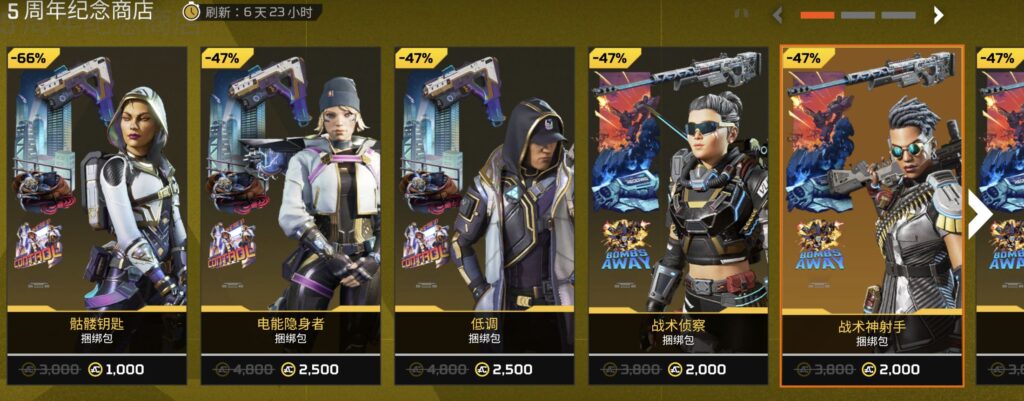This screenshot has height=401, width=1024.
Task: Click the large white chevron beside the bundles
Action: click(979, 215)
